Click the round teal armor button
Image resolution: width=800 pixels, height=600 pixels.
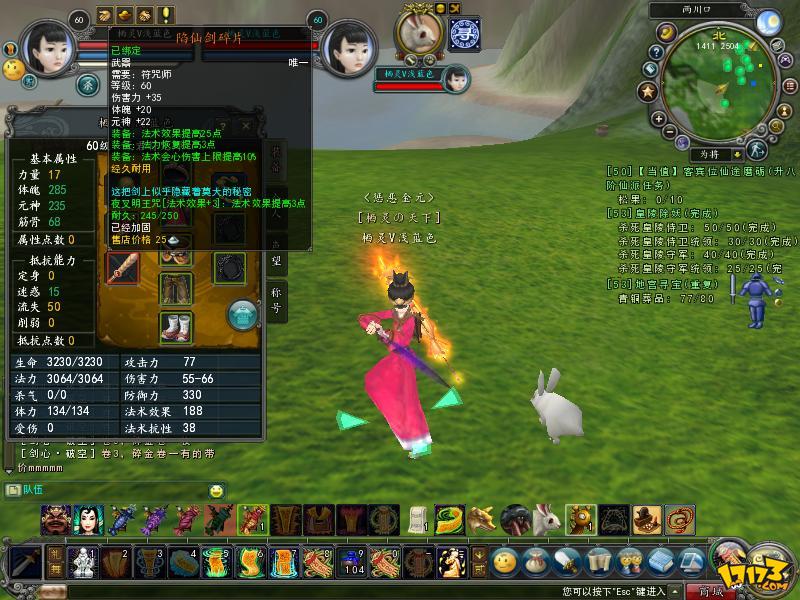tap(239, 314)
